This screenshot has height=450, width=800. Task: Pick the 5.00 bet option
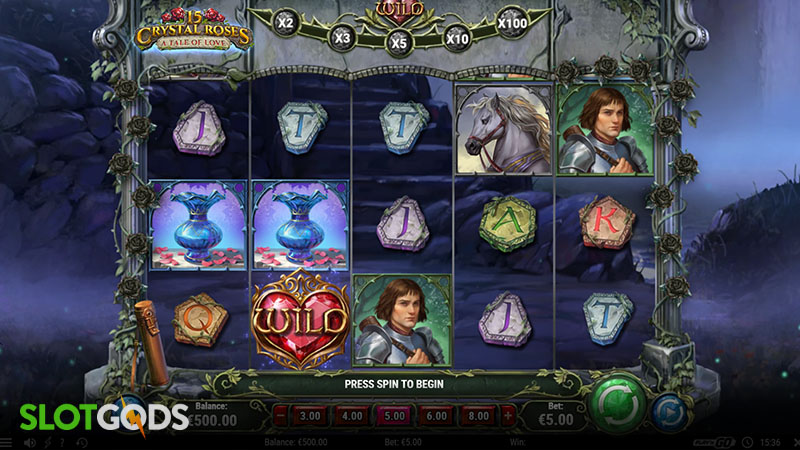click(394, 414)
